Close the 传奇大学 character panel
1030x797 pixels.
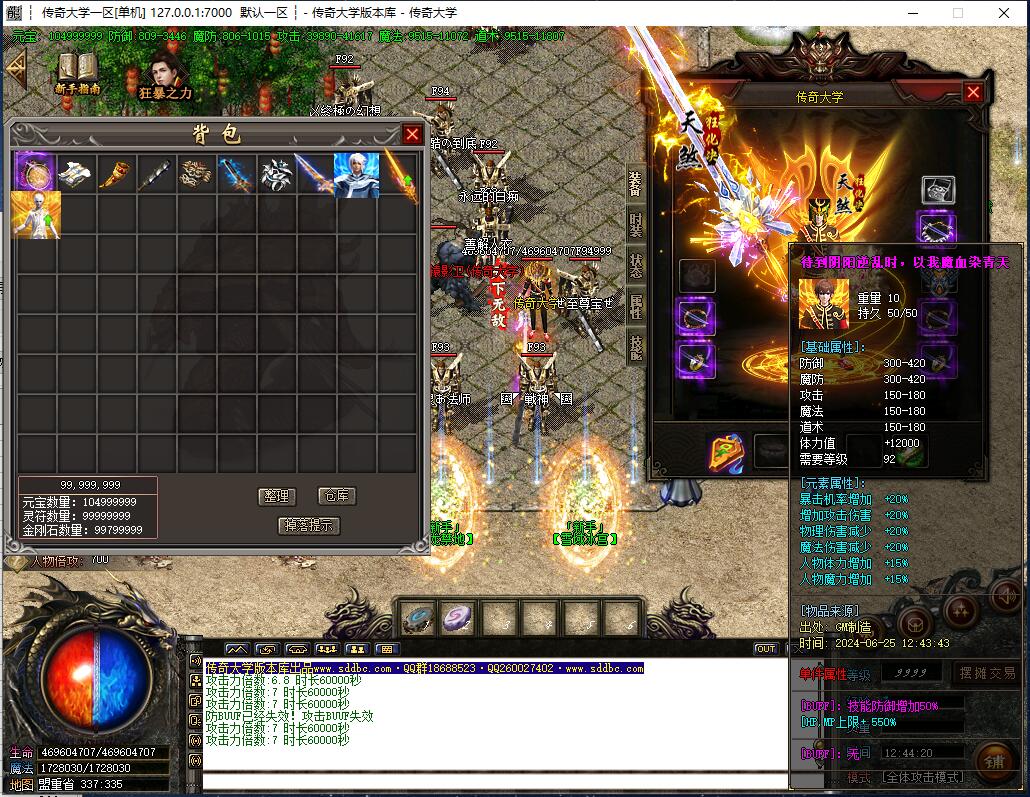tap(973, 92)
